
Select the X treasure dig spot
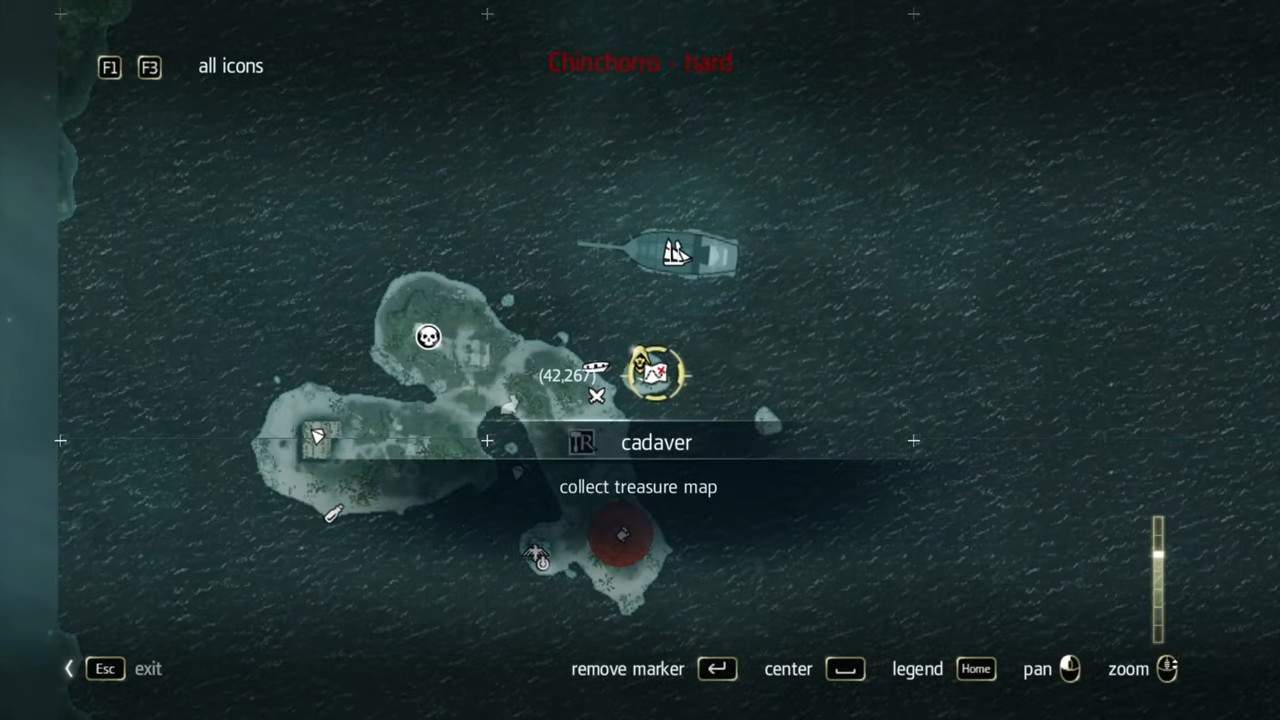coord(597,397)
